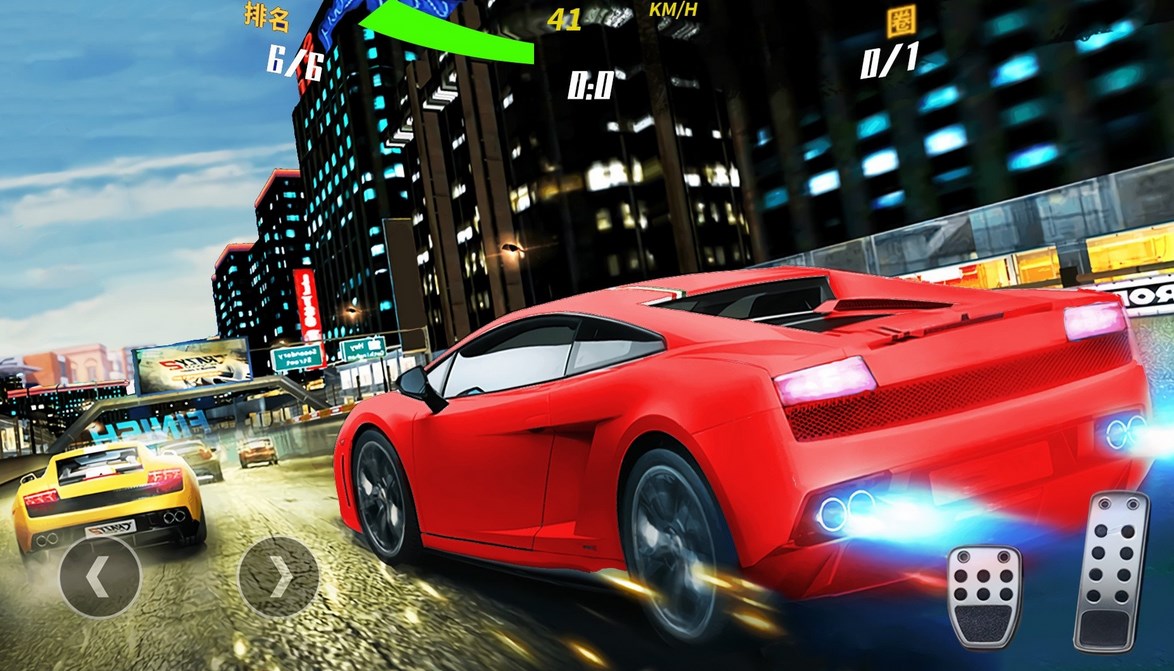Tap the steer right arrow button

point(279,576)
